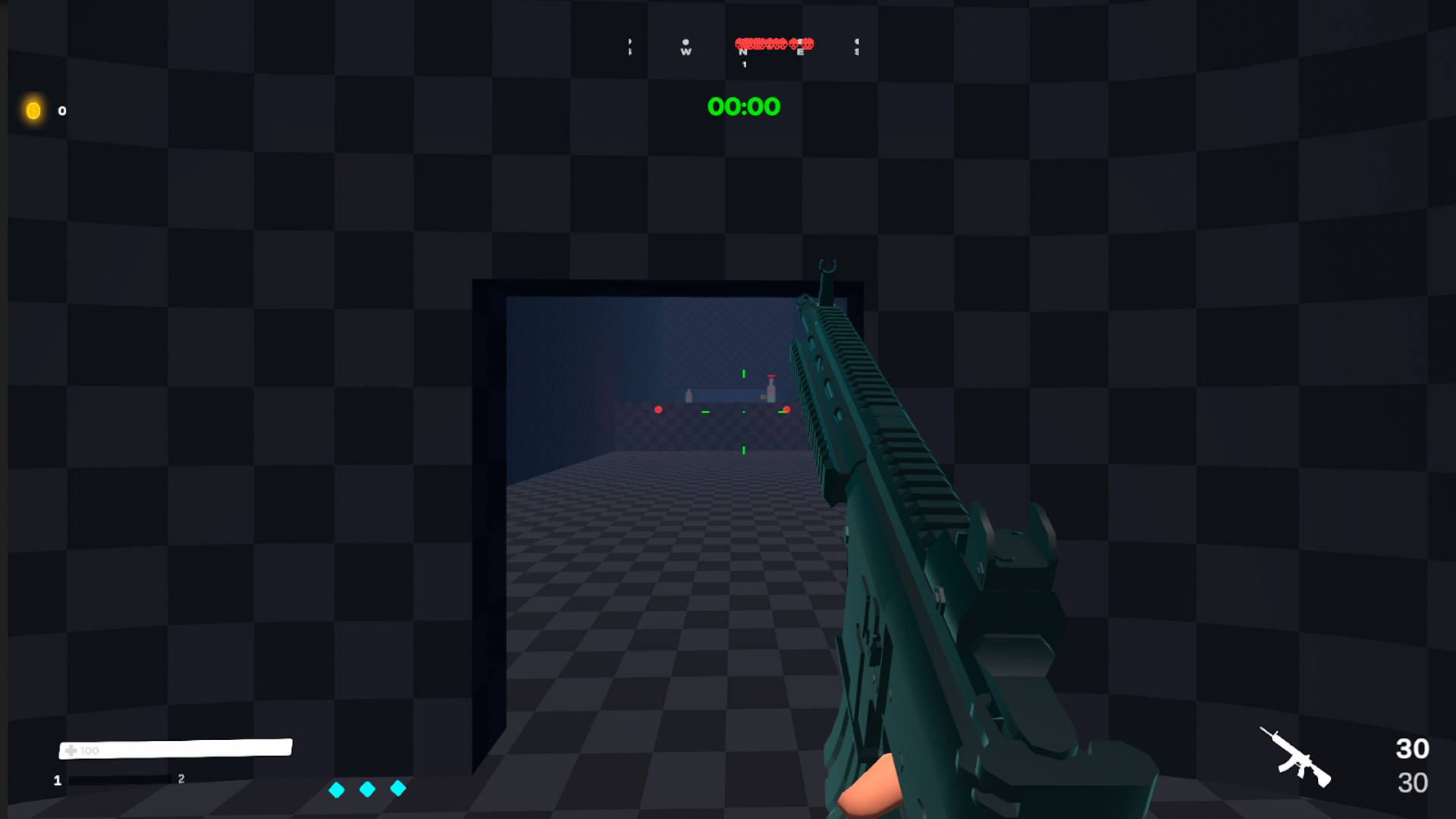Click the rightmost skull marker near the E
The height and width of the screenshot is (819, 1456).
point(808,43)
